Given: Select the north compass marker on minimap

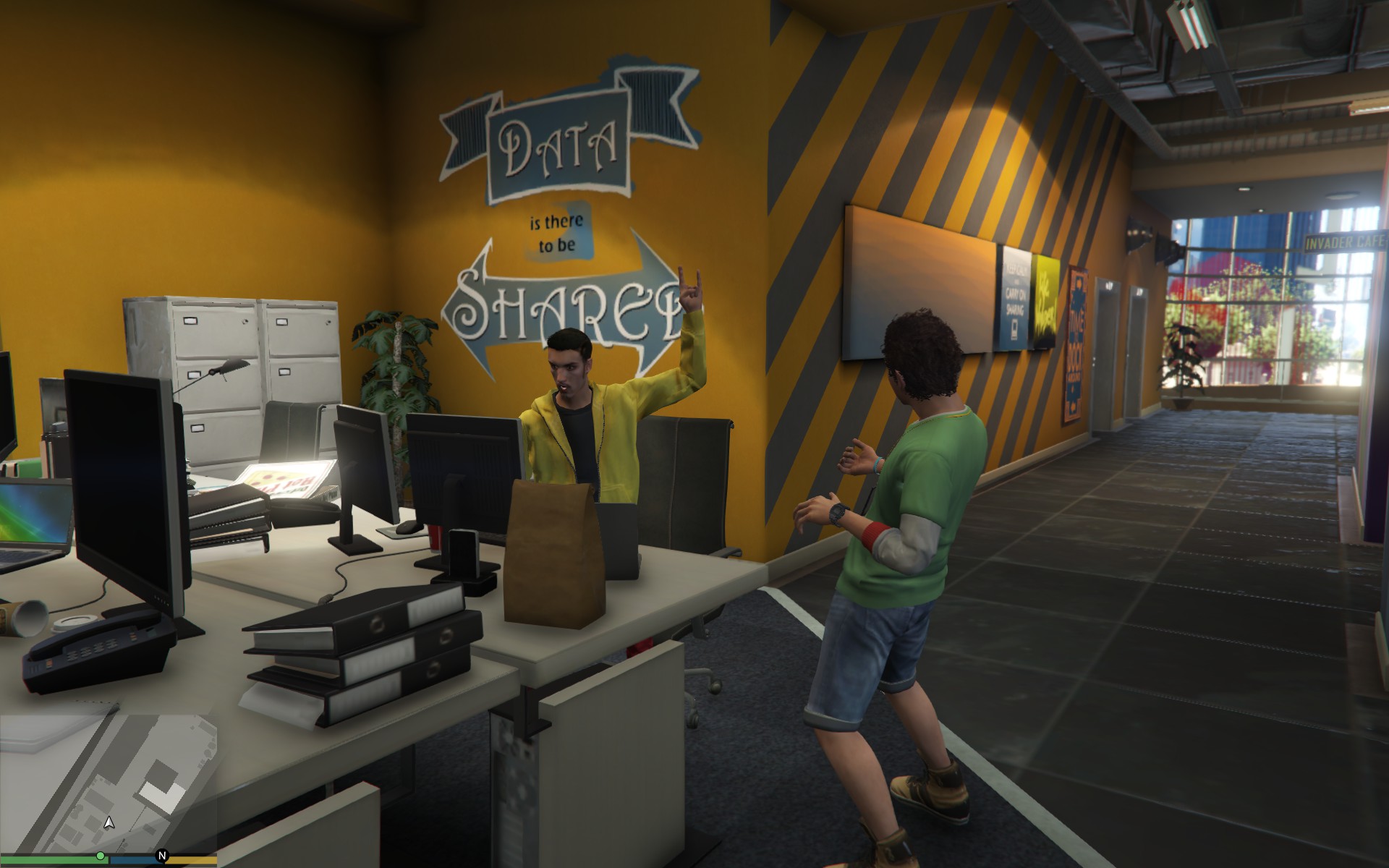Looking at the screenshot, I should (162, 856).
